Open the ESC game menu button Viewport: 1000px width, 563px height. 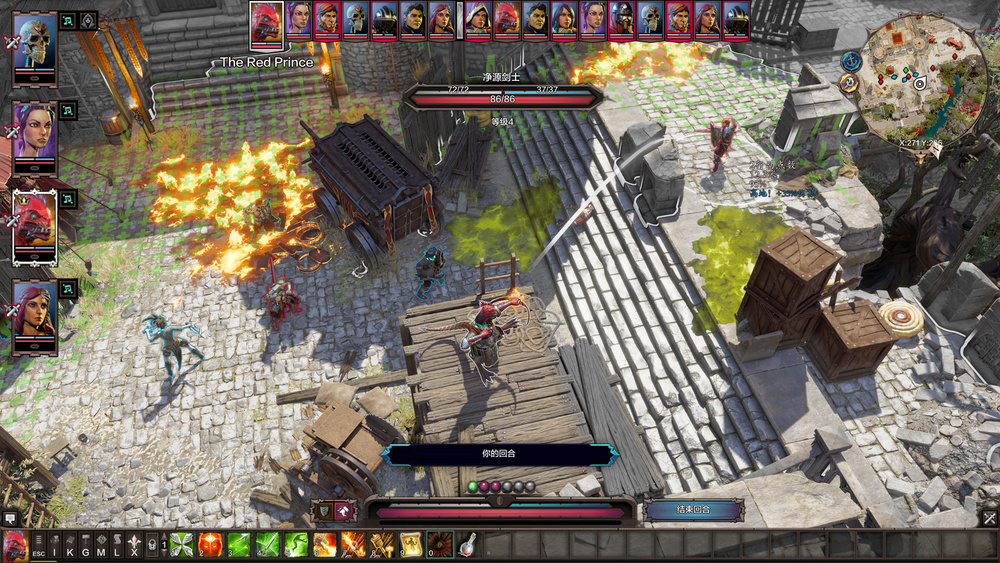38,546
